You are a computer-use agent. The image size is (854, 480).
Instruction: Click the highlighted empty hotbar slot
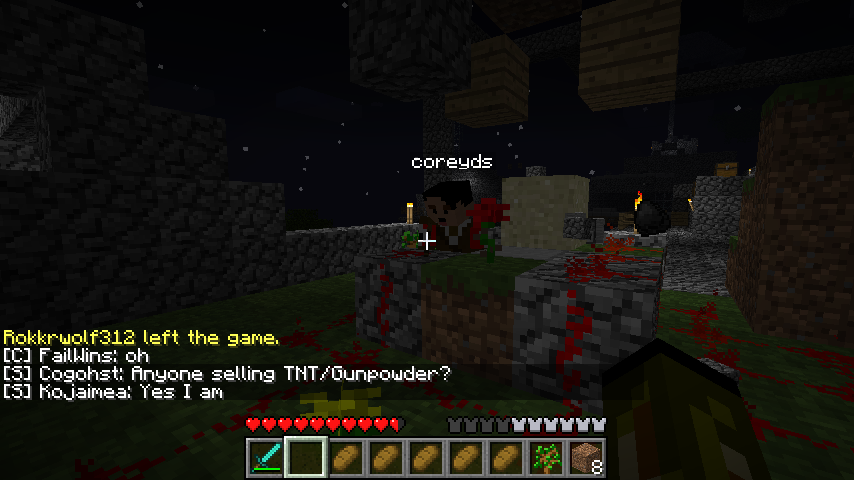click(305, 457)
